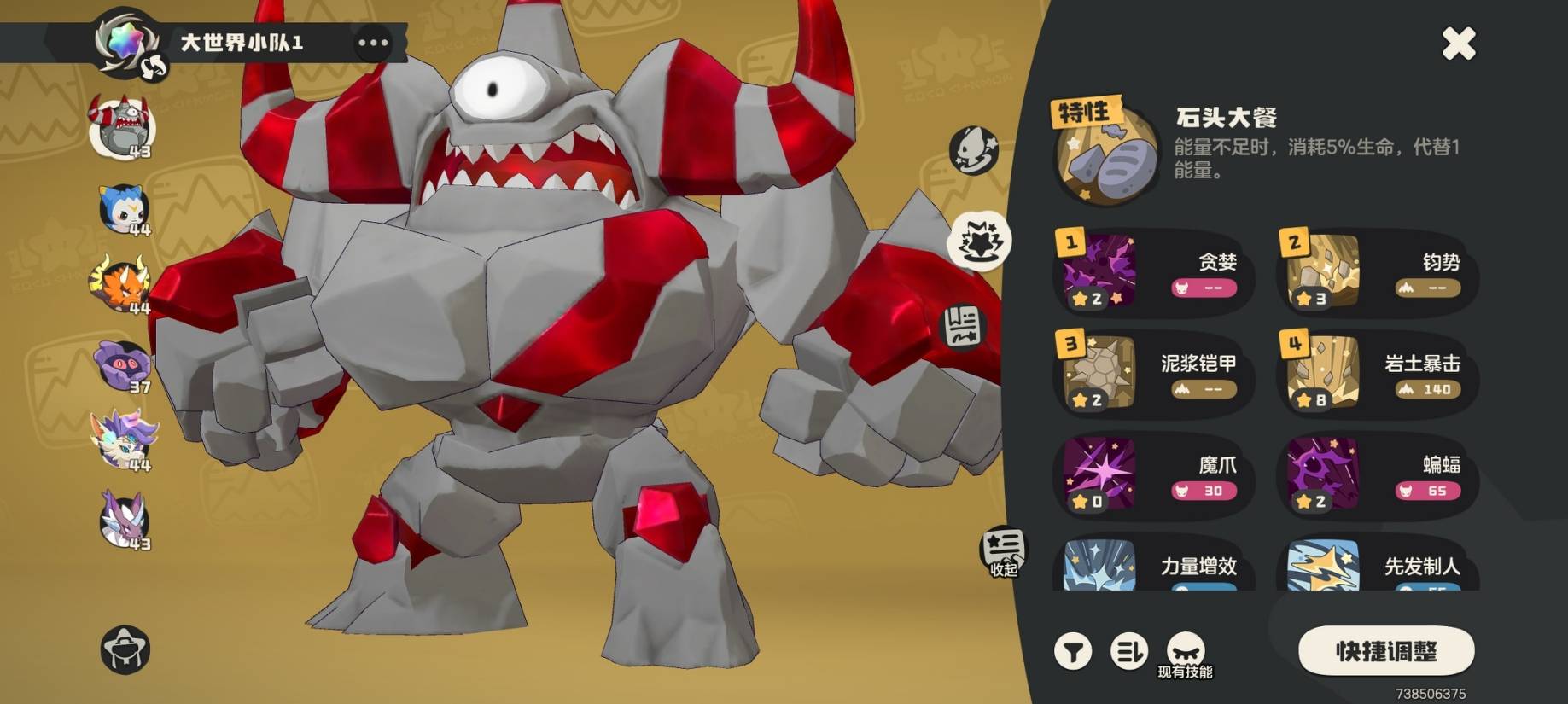The height and width of the screenshot is (704, 1568).
Task: Open the skill sort order button
Action: tap(1128, 653)
